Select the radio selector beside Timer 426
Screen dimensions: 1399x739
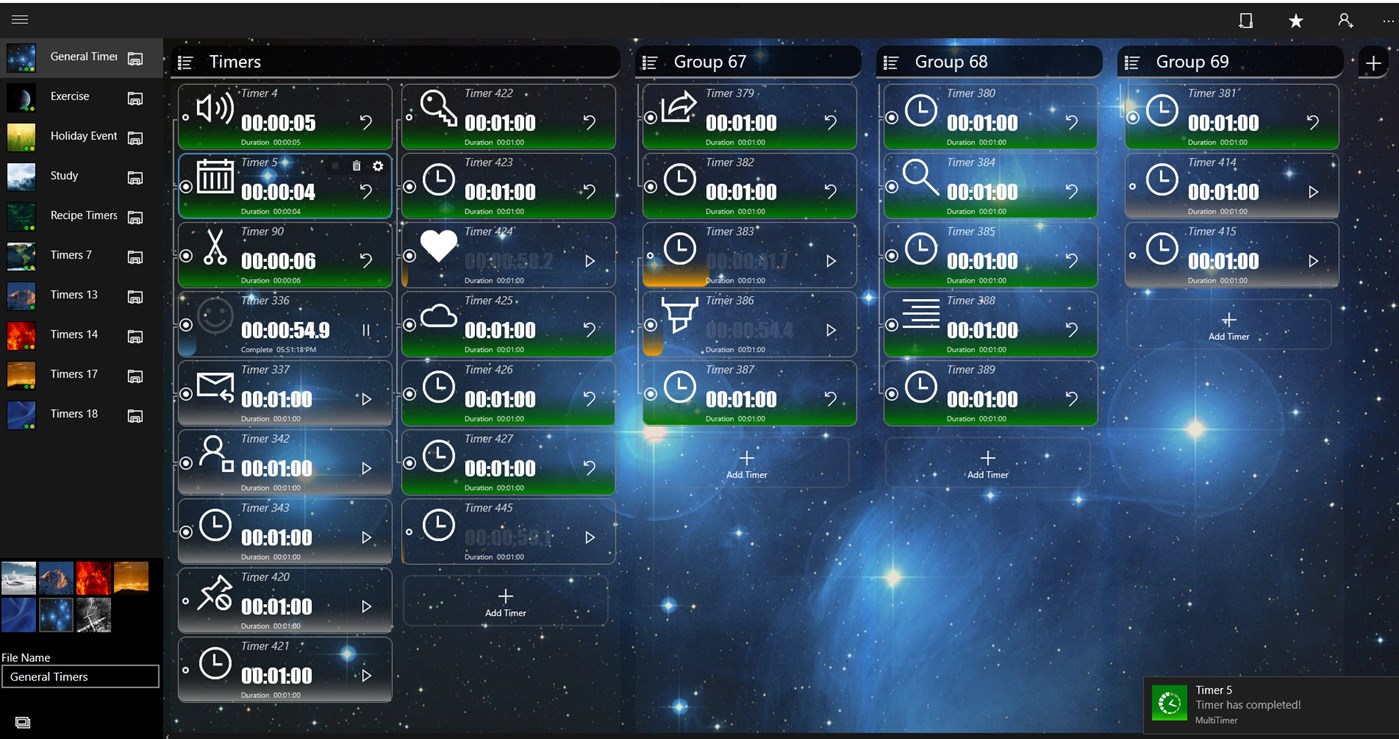coord(408,392)
